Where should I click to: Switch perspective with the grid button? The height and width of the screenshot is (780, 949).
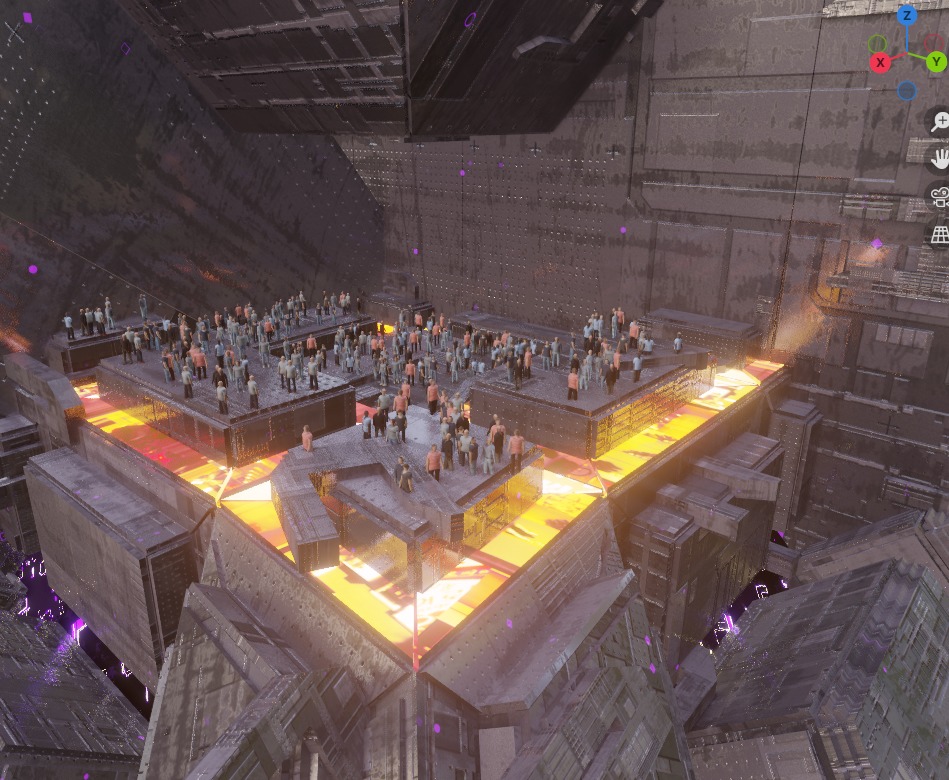940,234
